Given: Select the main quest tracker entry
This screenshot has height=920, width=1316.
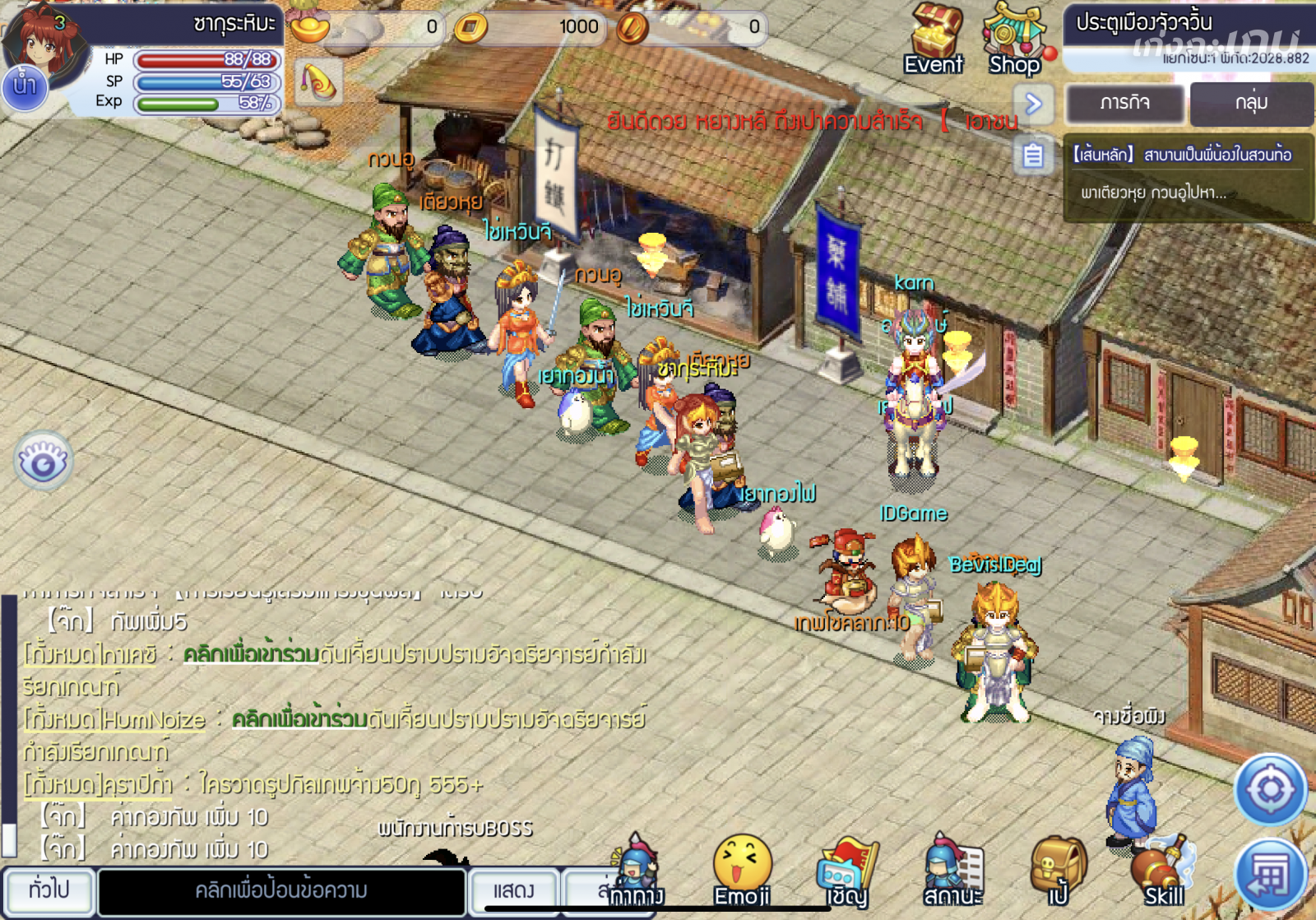Looking at the screenshot, I should [1187, 174].
